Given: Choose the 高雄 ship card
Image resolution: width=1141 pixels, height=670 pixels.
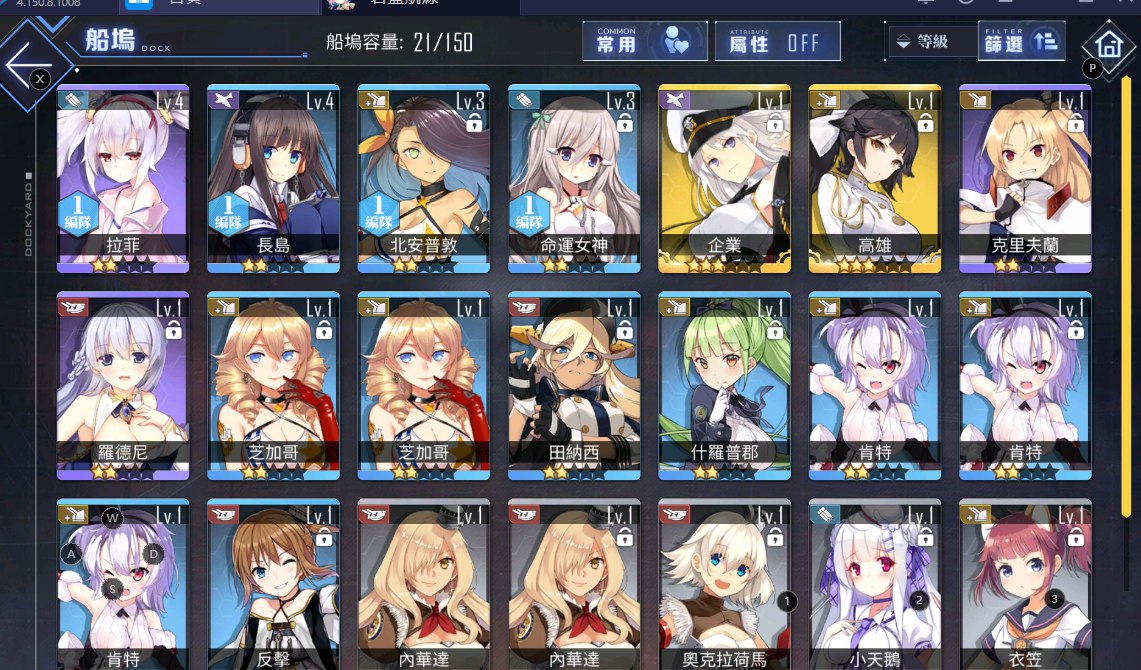Looking at the screenshot, I should click(874, 178).
